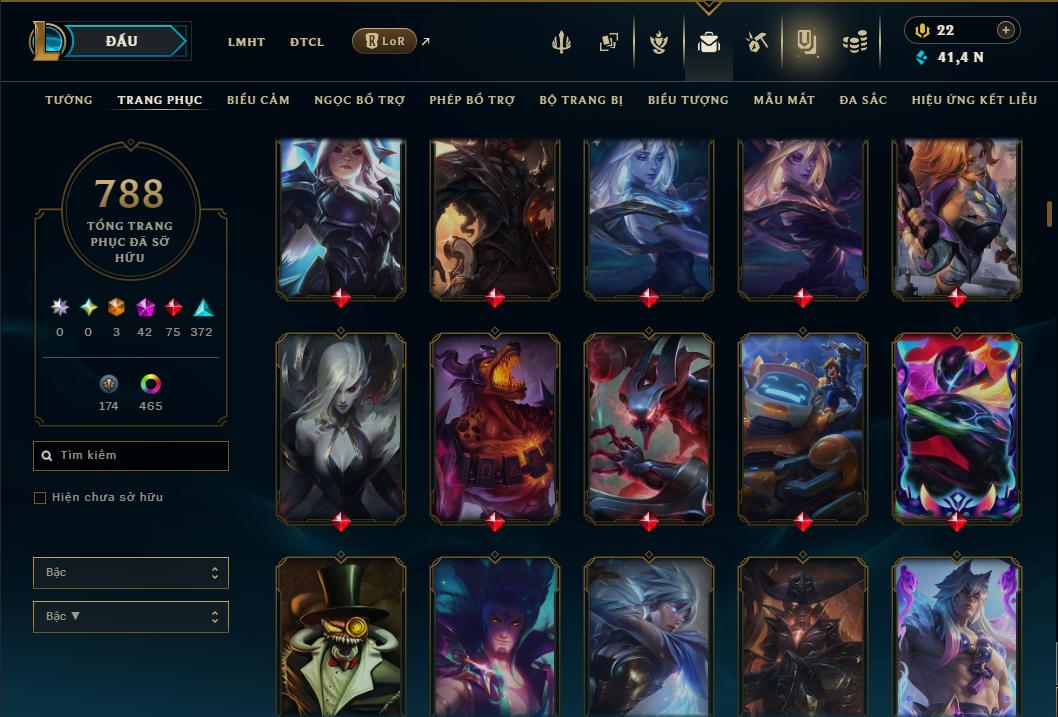Select the BIỂU CẢM tab
The image size is (1058, 717).
pos(258,100)
